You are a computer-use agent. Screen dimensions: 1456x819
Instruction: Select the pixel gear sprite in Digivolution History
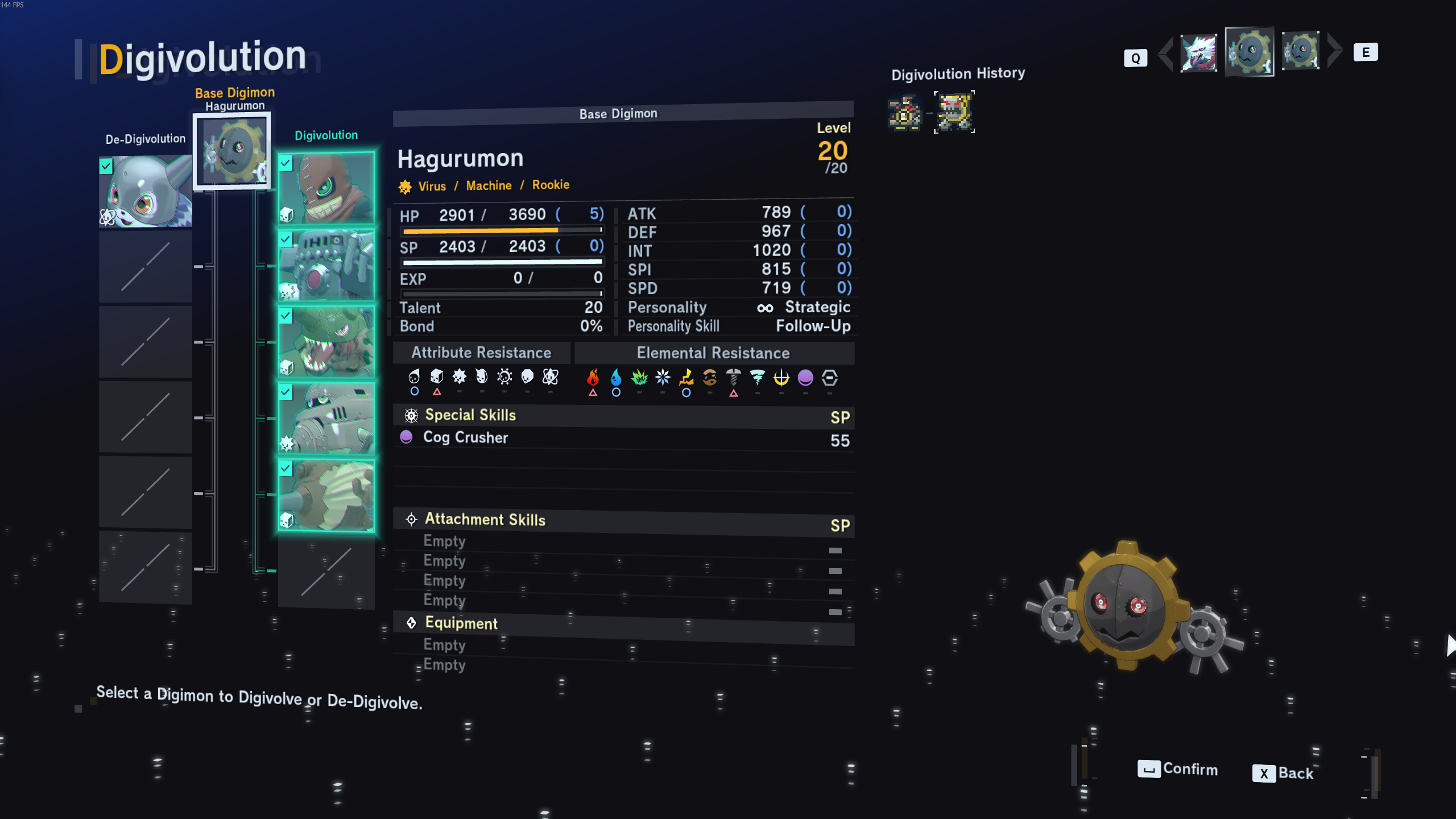pos(904,113)
